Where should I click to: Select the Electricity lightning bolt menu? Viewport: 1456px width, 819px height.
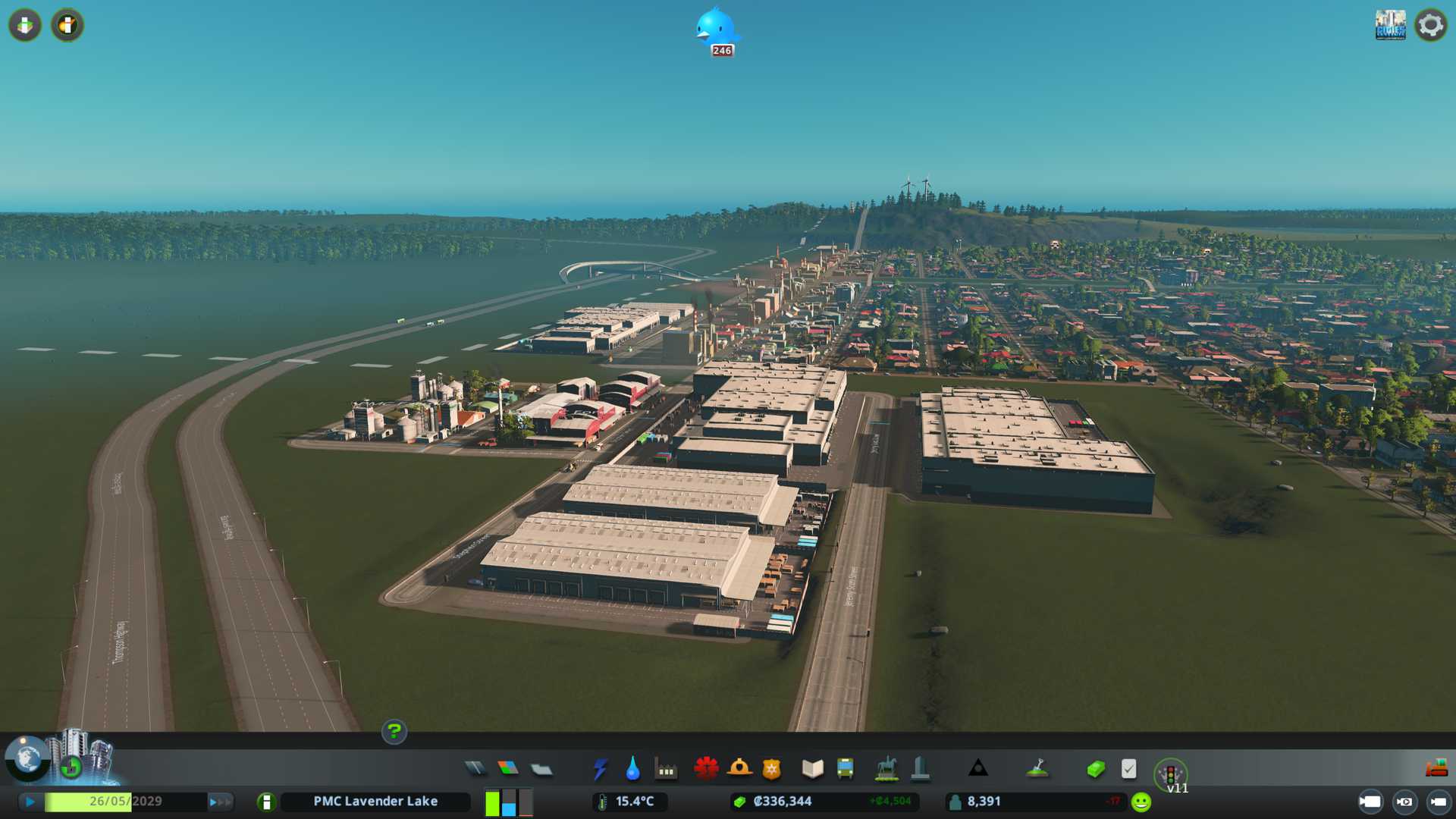pyautogui.click(x=600, y=769)
